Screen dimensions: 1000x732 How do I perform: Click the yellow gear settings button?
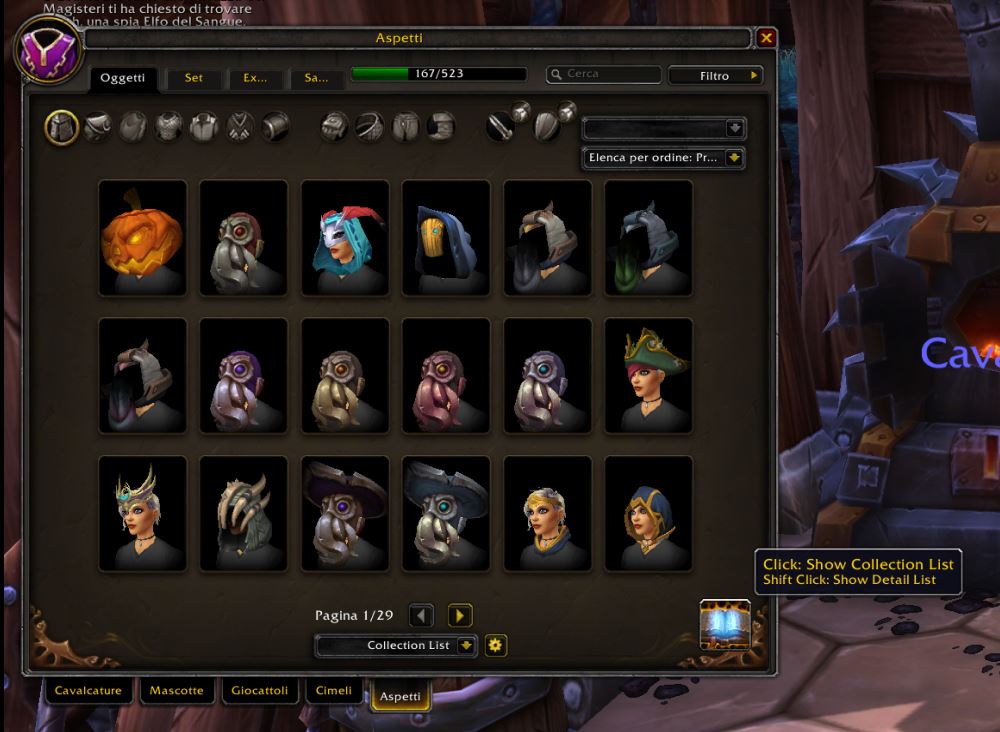[496, 645]
